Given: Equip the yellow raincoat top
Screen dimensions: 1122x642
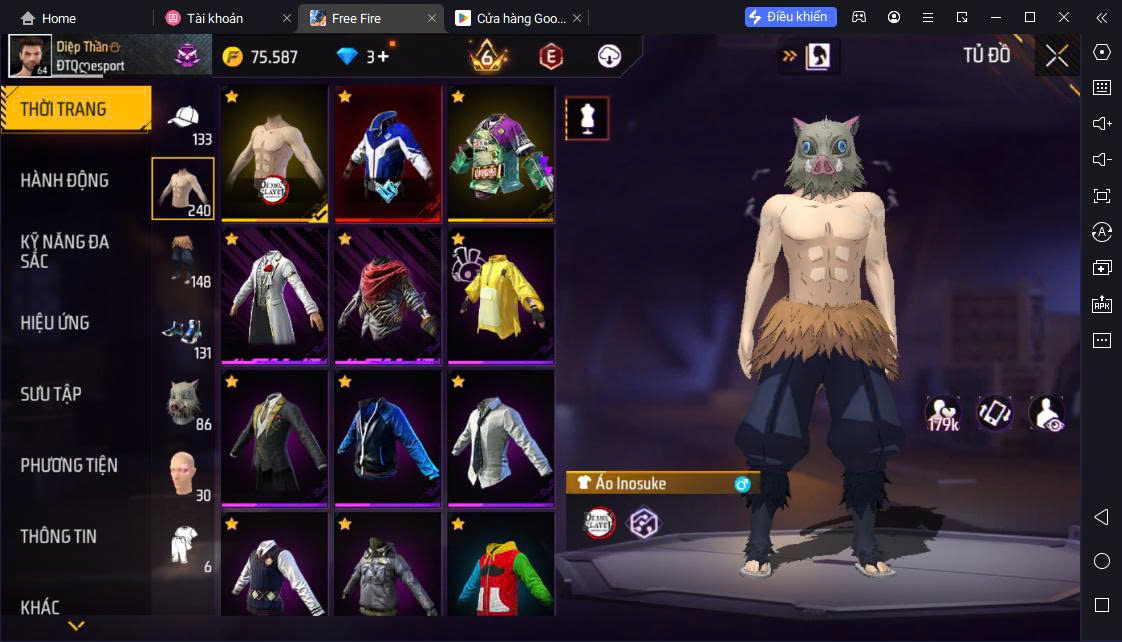Looking at the screenshot, I should click(x=501, y=295).
